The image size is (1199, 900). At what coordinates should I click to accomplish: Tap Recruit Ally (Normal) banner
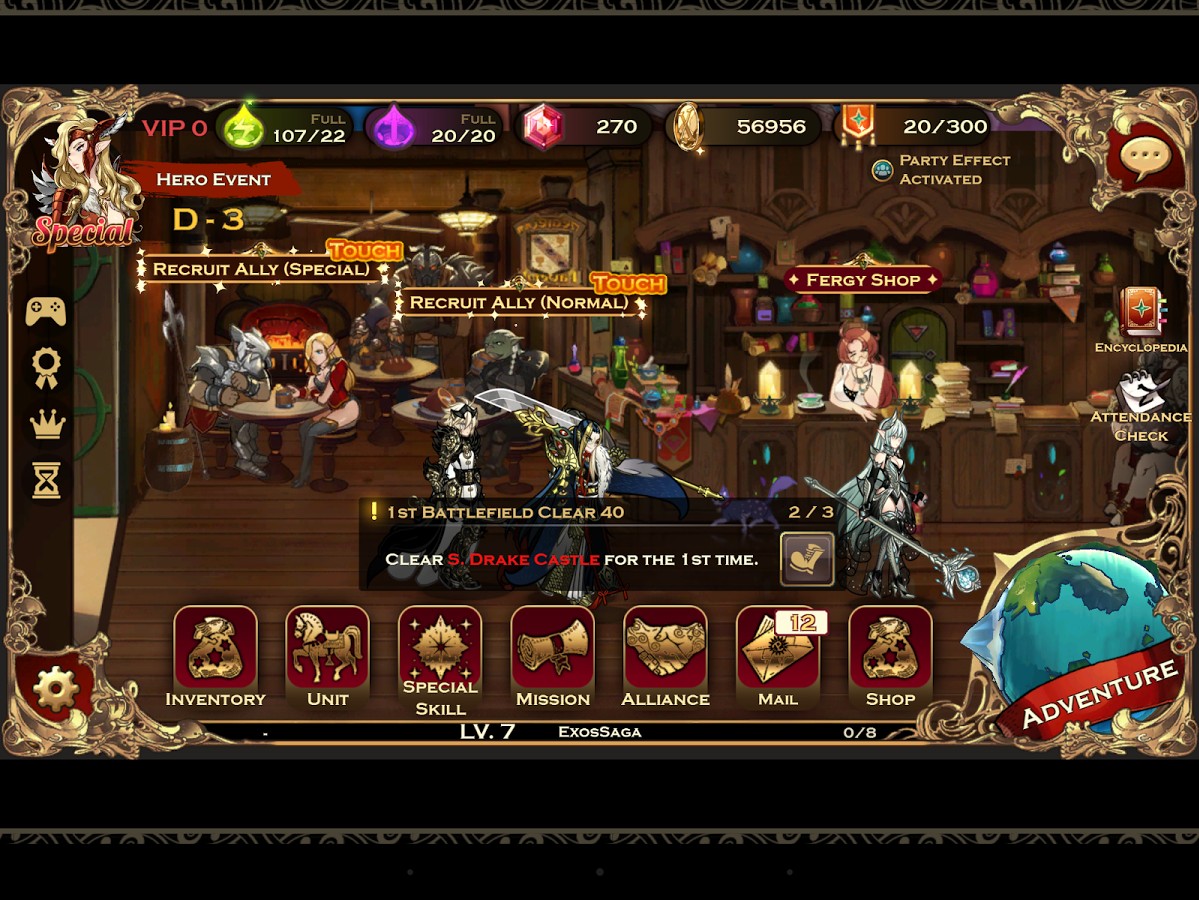(519, 302)
